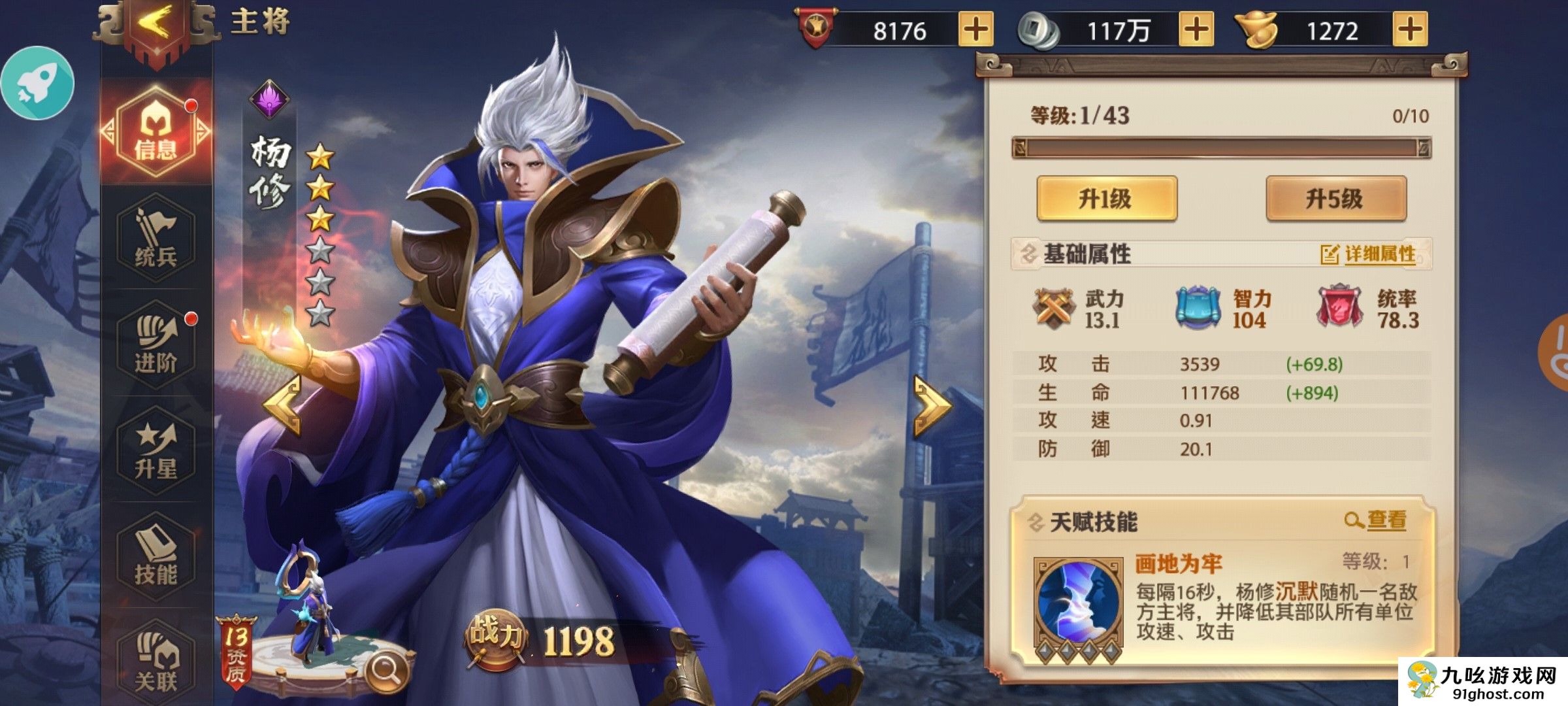
Task: Show the next hero with right arrow
Action: point(932,405)
